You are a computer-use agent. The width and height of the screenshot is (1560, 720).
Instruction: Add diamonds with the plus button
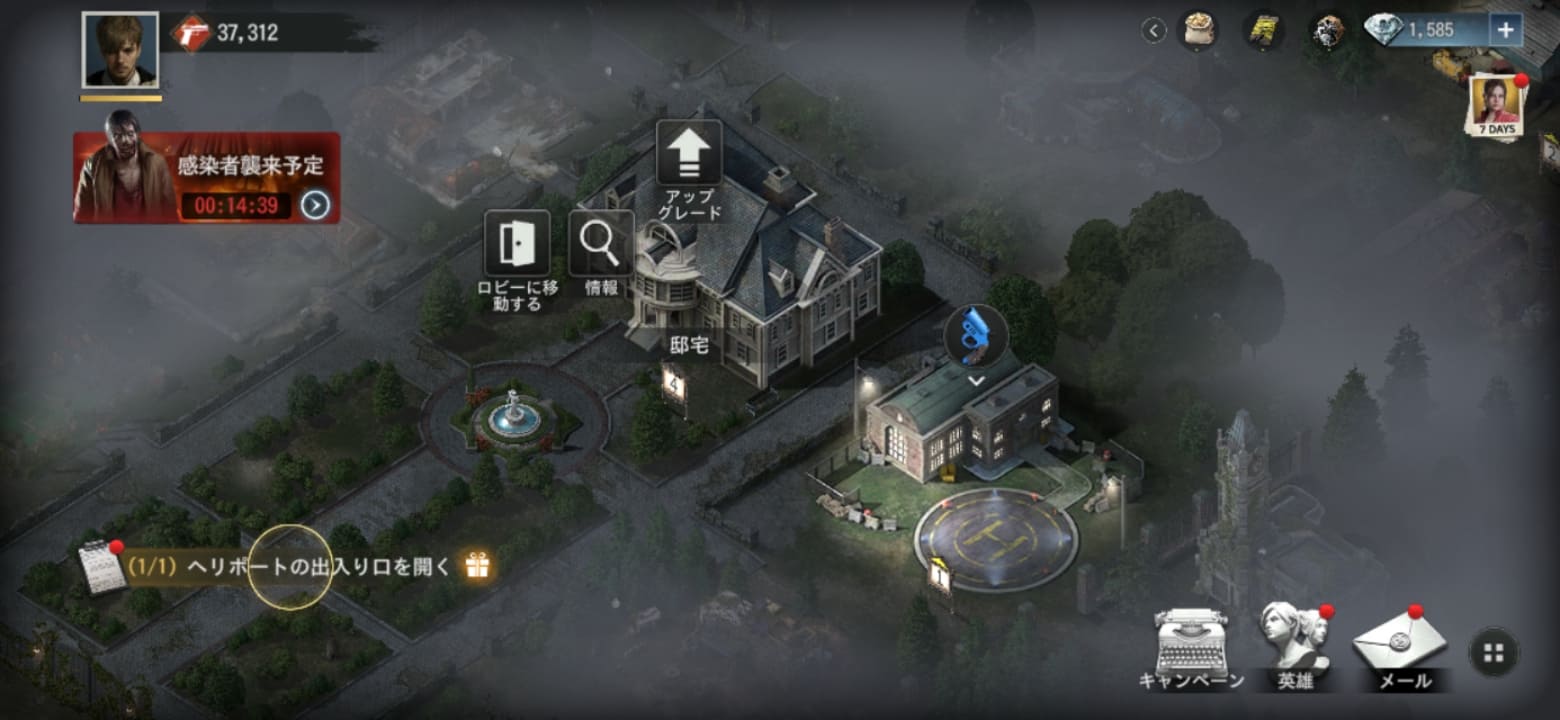[x=1506, y=30]
